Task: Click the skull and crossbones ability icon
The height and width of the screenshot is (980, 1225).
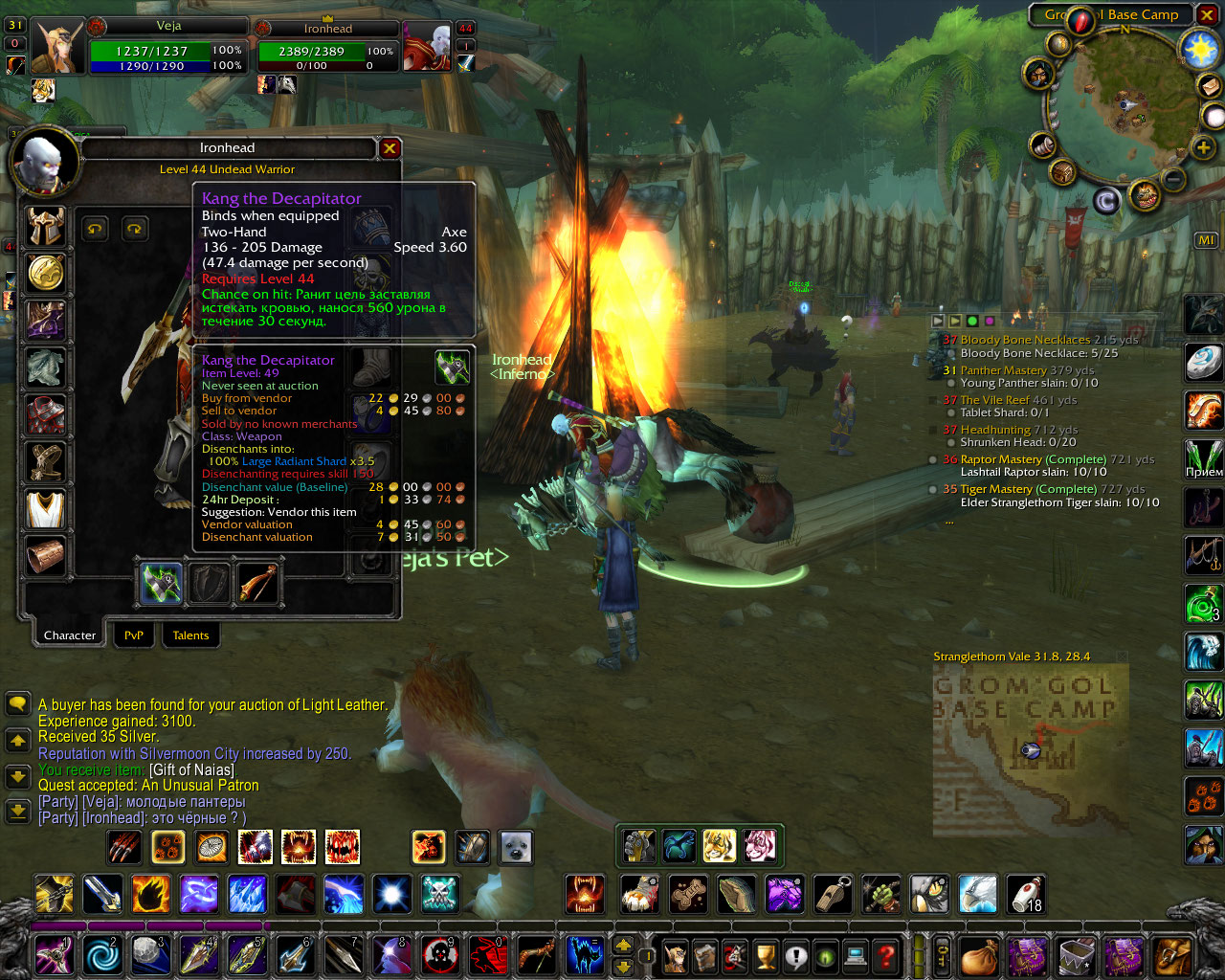Action: click(439, 895)
